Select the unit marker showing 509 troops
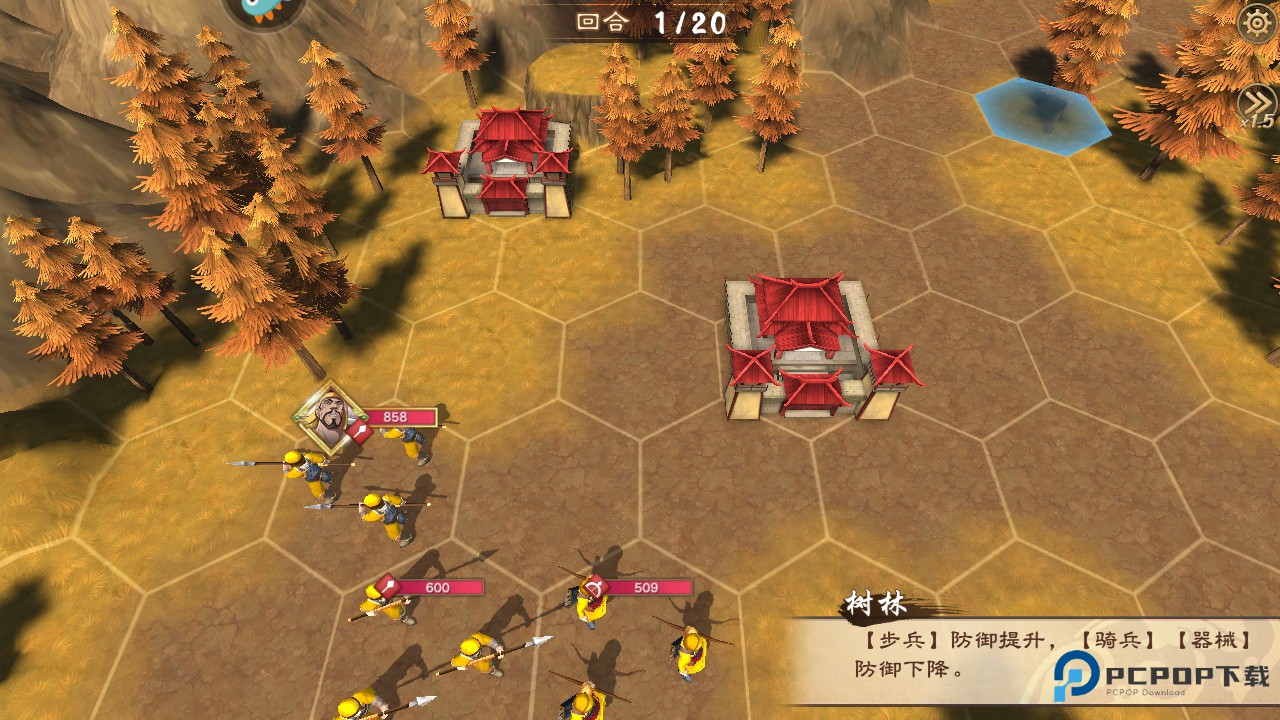 coord(596,587)
